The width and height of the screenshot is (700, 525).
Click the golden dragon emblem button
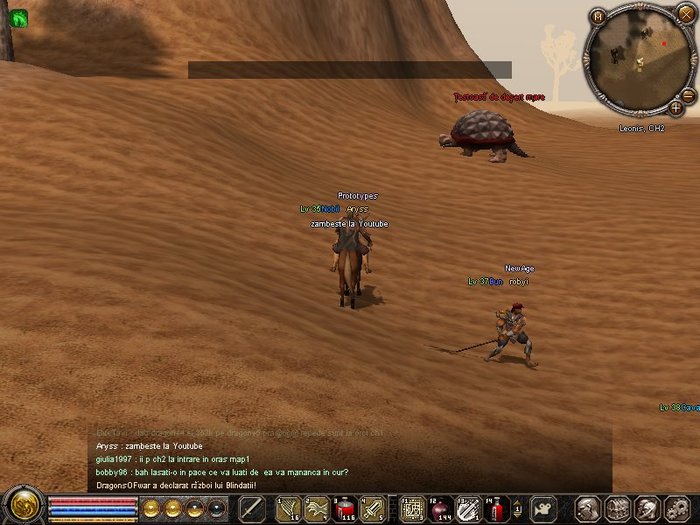tap(22, 504)
